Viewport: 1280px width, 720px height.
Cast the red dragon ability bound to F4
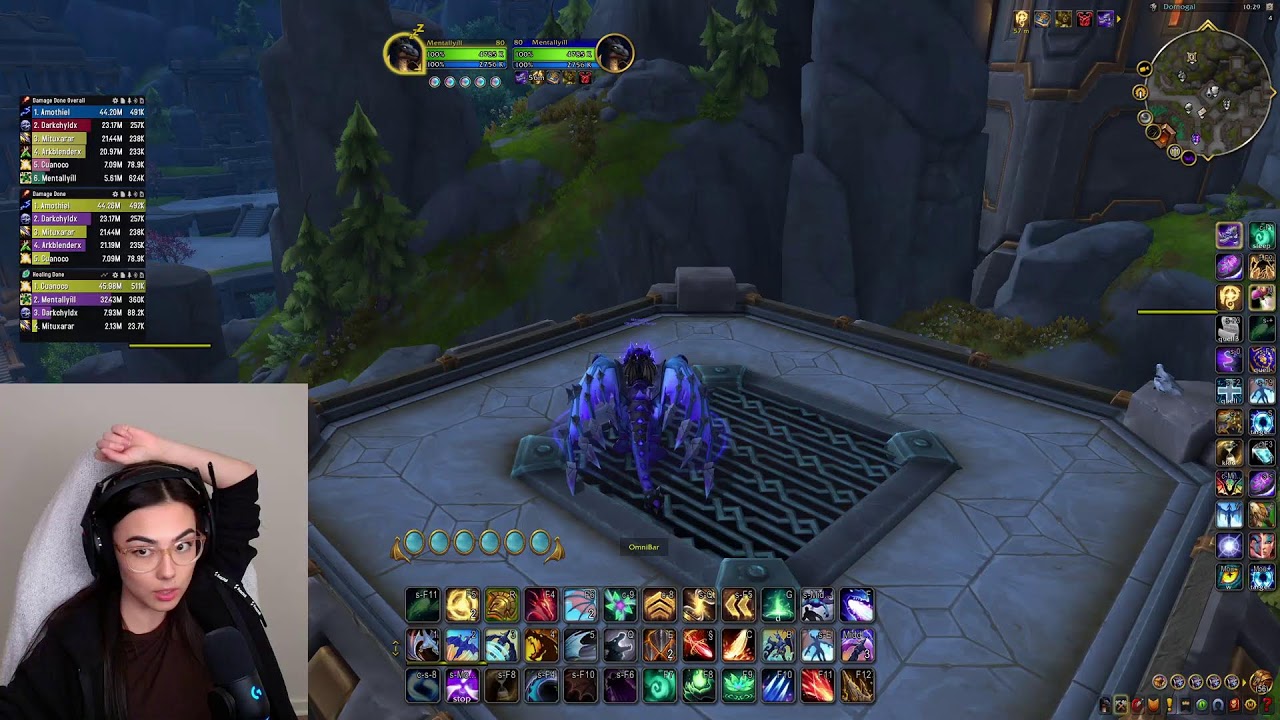541,605
